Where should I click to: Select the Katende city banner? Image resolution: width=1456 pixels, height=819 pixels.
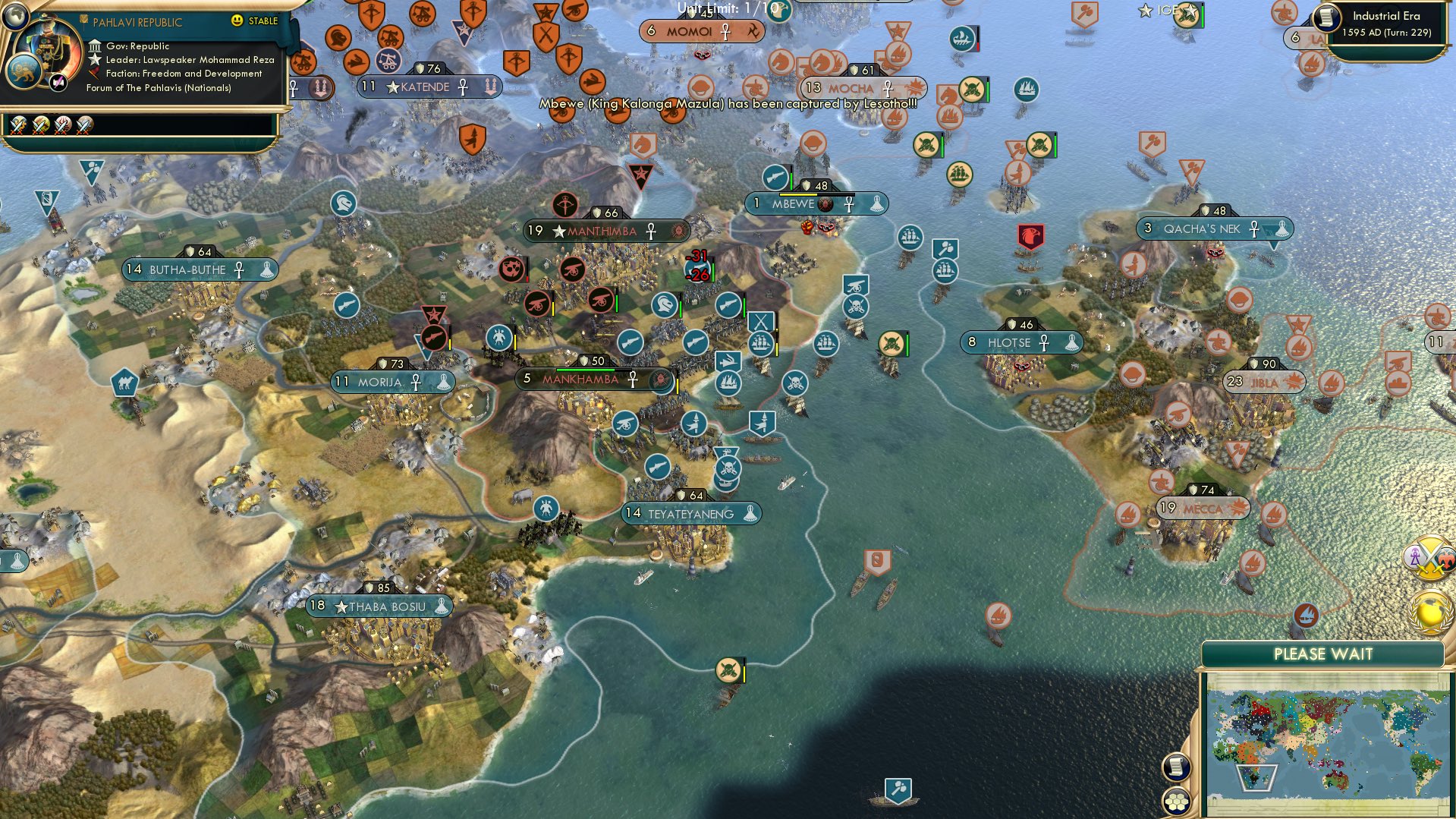pyautogui.click(x=429, y=87)
